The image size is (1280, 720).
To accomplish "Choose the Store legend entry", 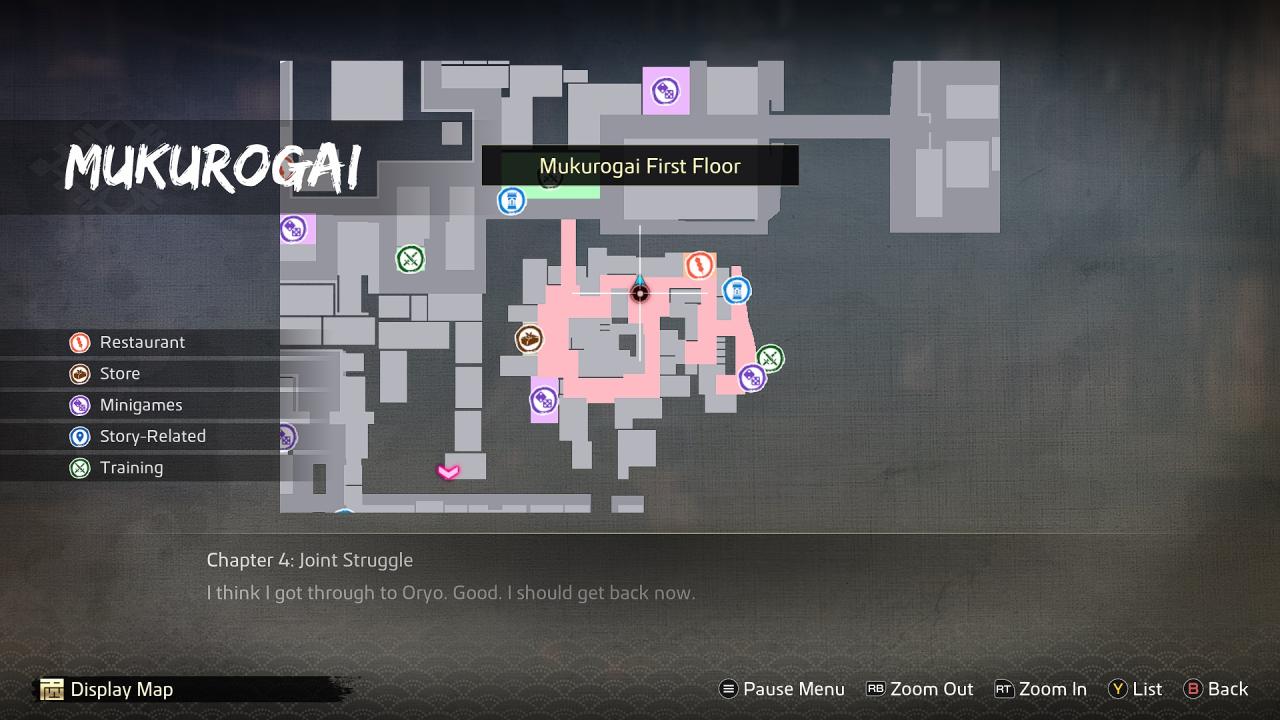I will click(119, 373).
